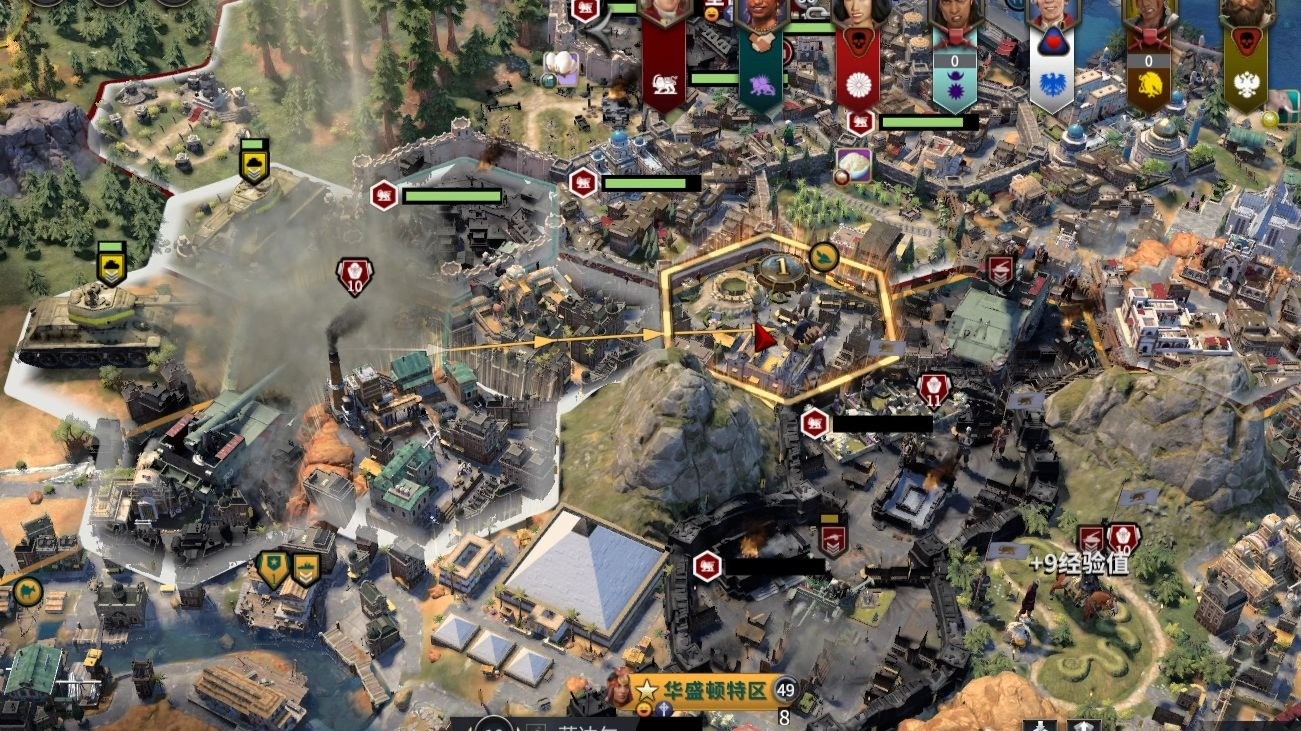Open the leader with white double-eagle banner
This screenshot has width=1301, height=731.
tap(1245, 70)
